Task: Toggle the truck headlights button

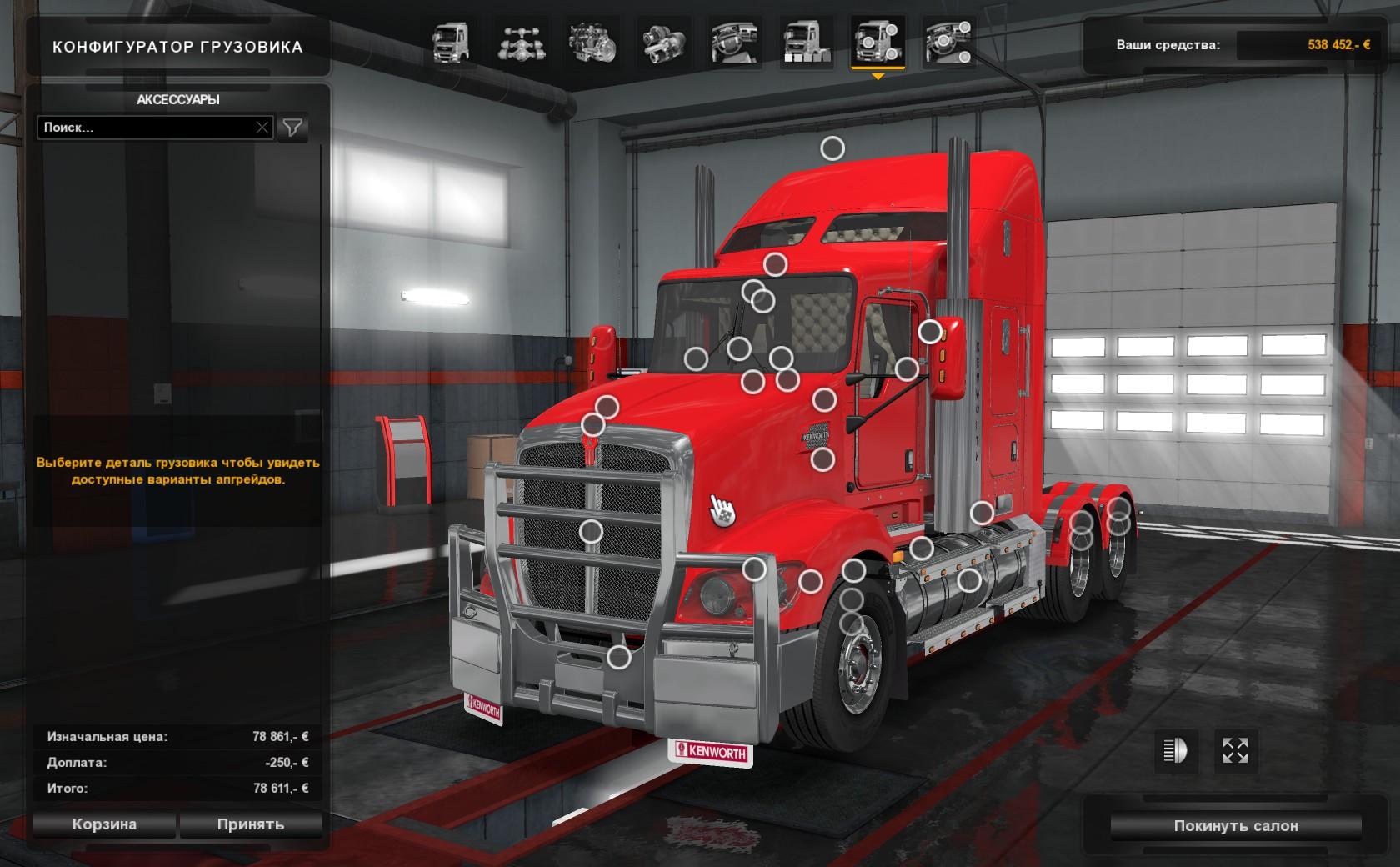Action: pos(1175,751)
